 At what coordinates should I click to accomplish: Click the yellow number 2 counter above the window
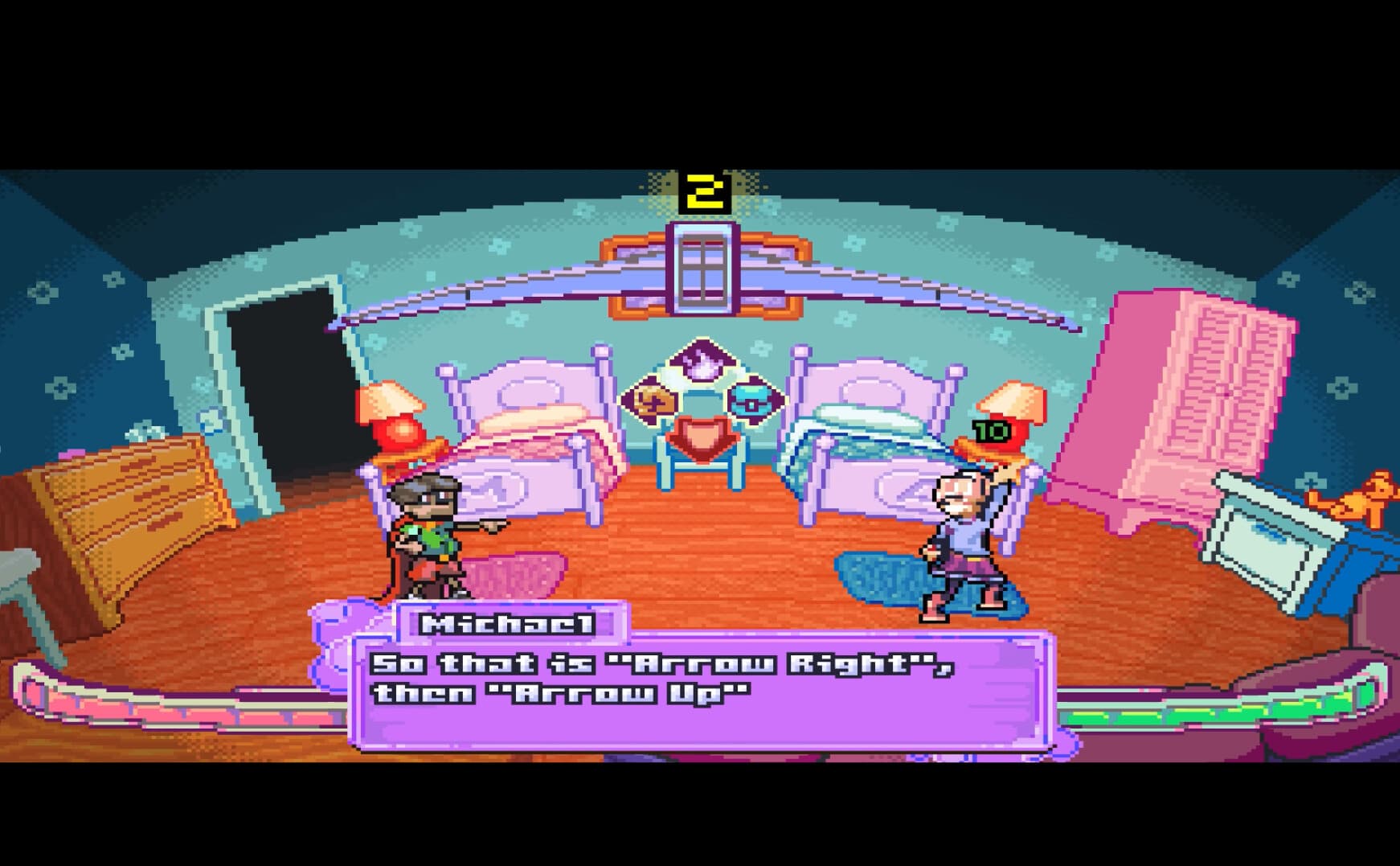tap(702, 191)
